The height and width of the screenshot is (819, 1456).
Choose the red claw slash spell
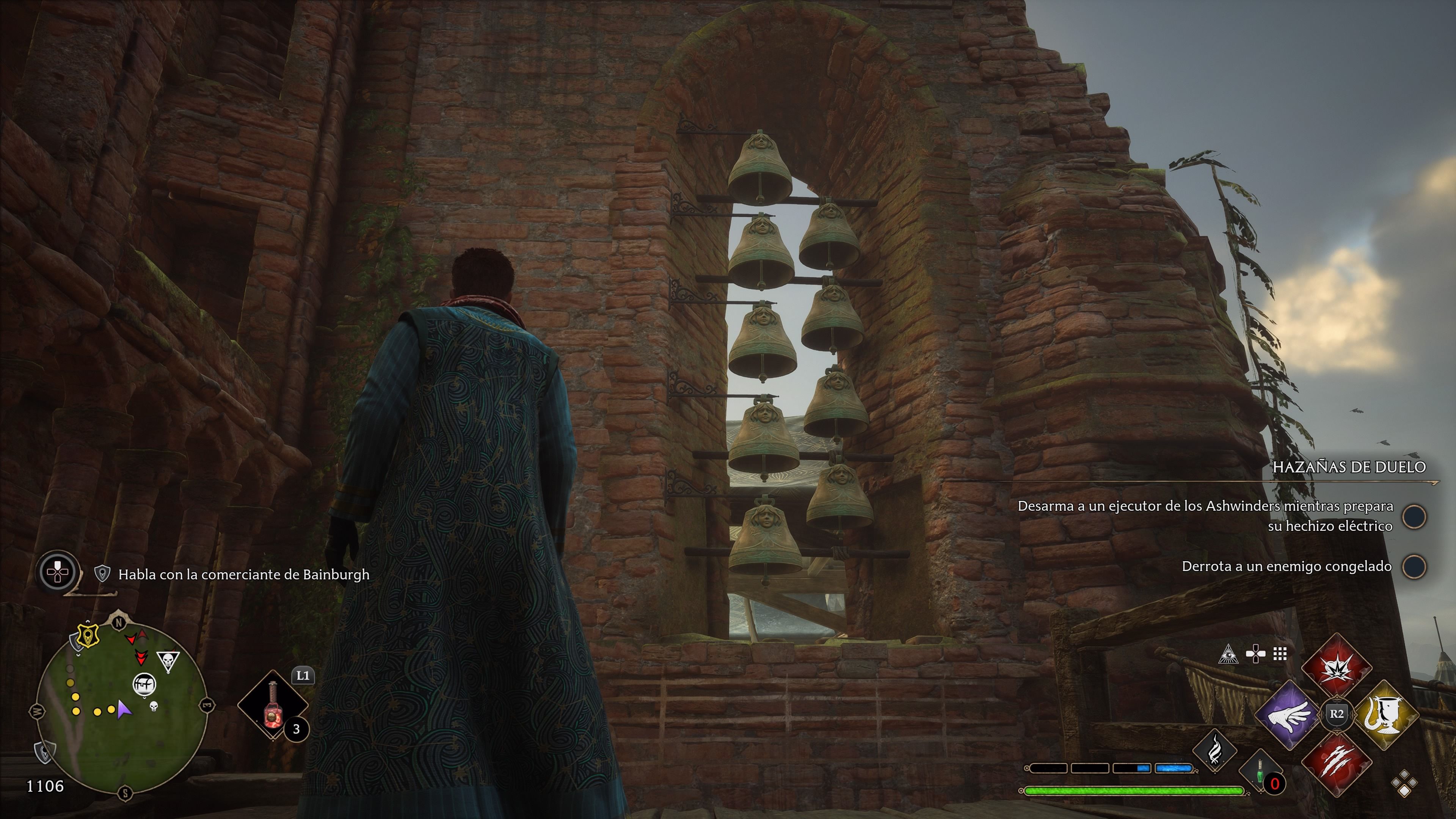coord(1336,761)
